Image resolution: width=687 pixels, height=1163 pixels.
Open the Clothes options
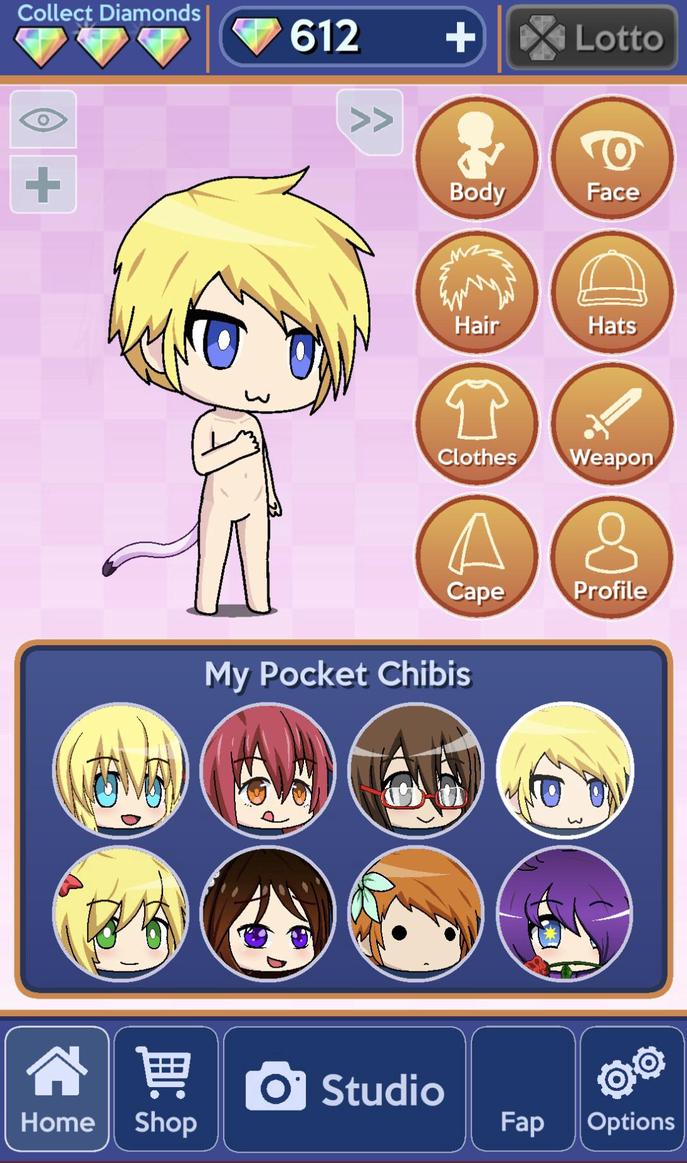pyautogui.click(x=476, y=424)
